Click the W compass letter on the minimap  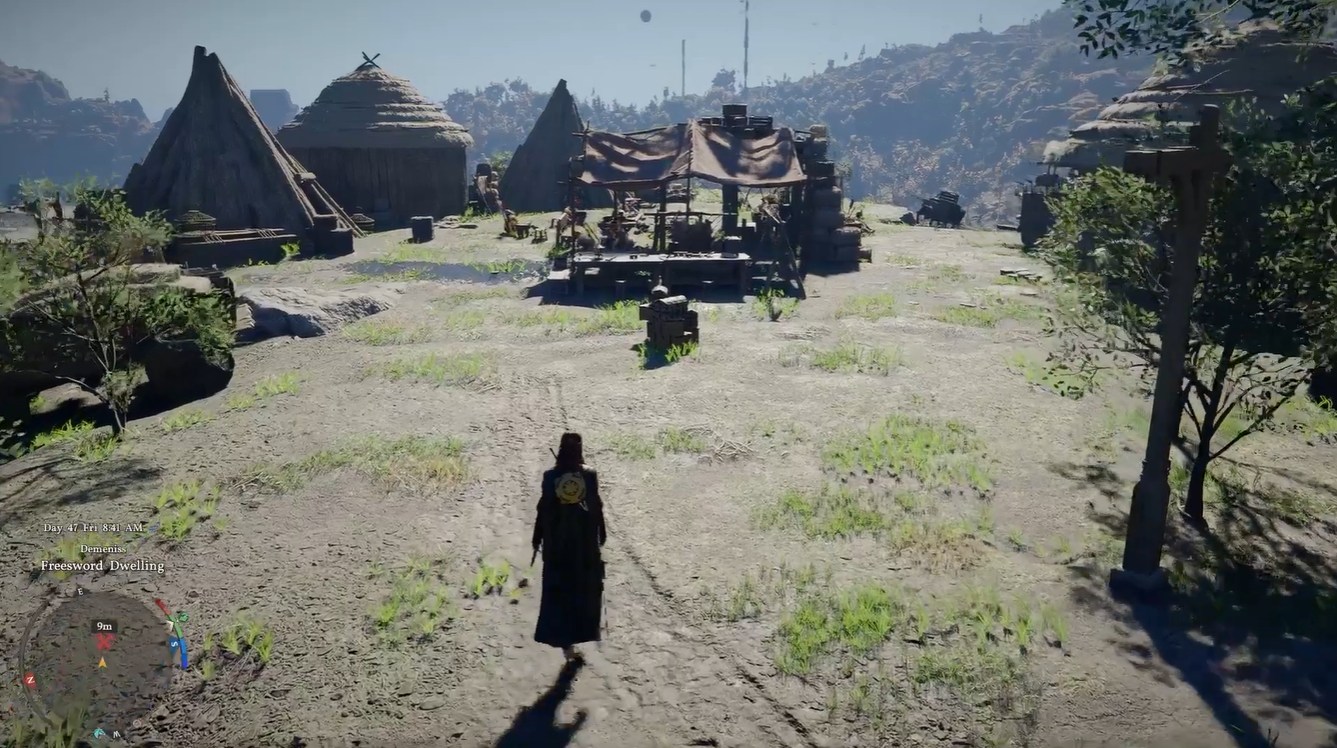click(x=117, y=733)
